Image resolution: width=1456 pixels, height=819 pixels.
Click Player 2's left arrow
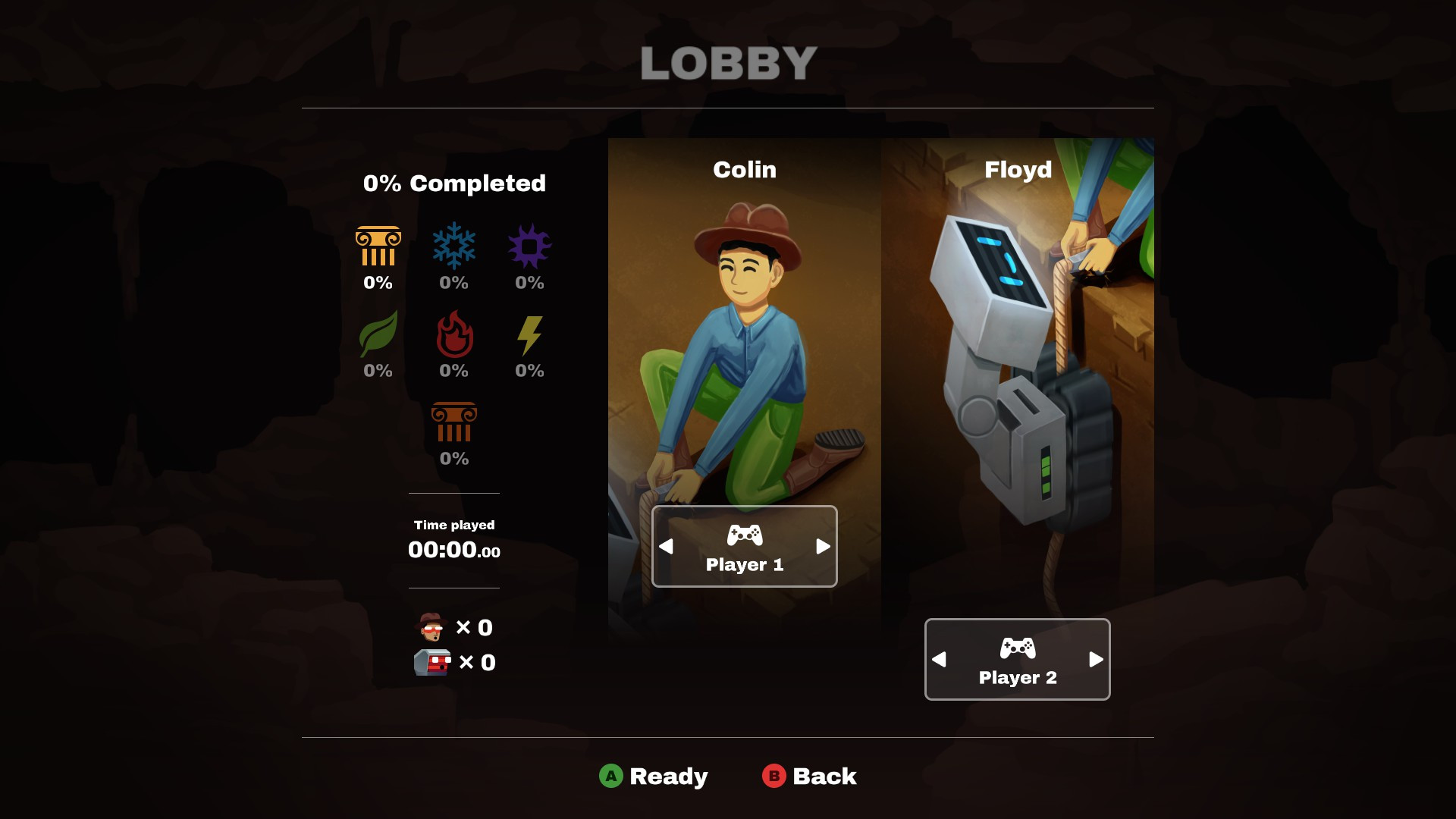[939, 660]
